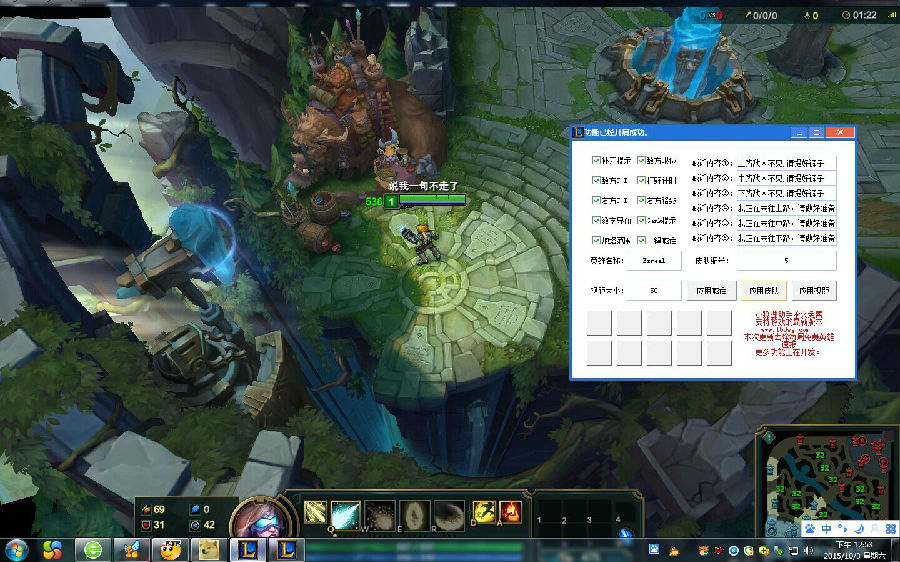Select the W ability slot
The height and width of the screenshot is (562, 900).
click(379, 514)
